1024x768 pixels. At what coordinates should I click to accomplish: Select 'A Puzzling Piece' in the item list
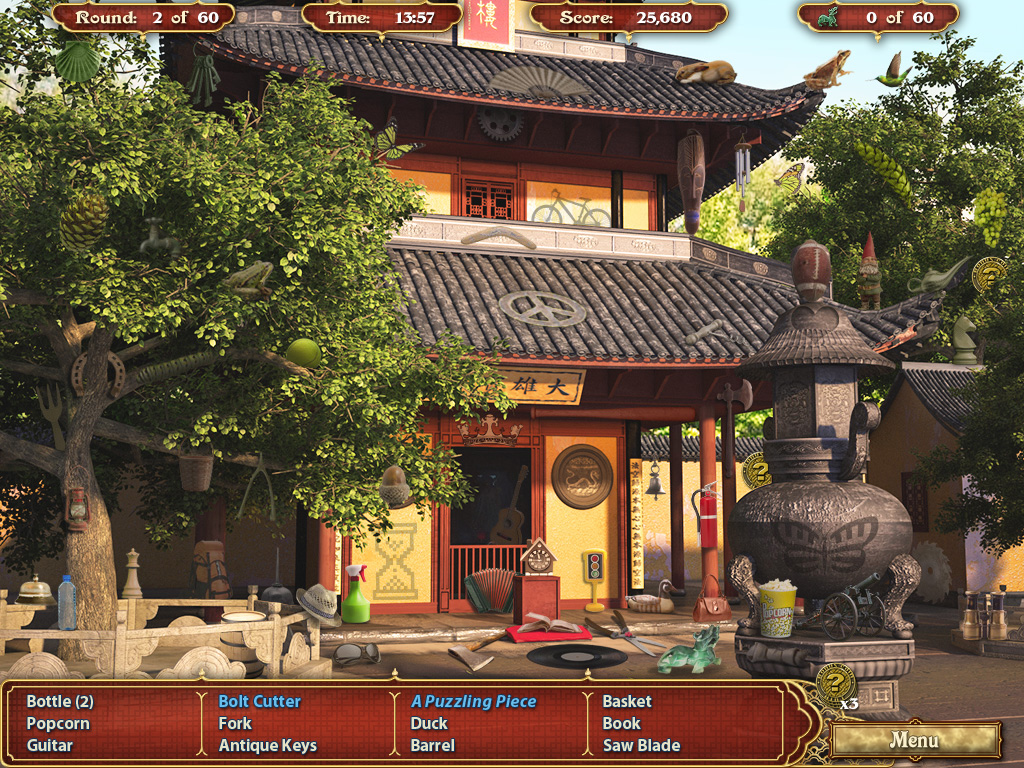pos(473,701)
